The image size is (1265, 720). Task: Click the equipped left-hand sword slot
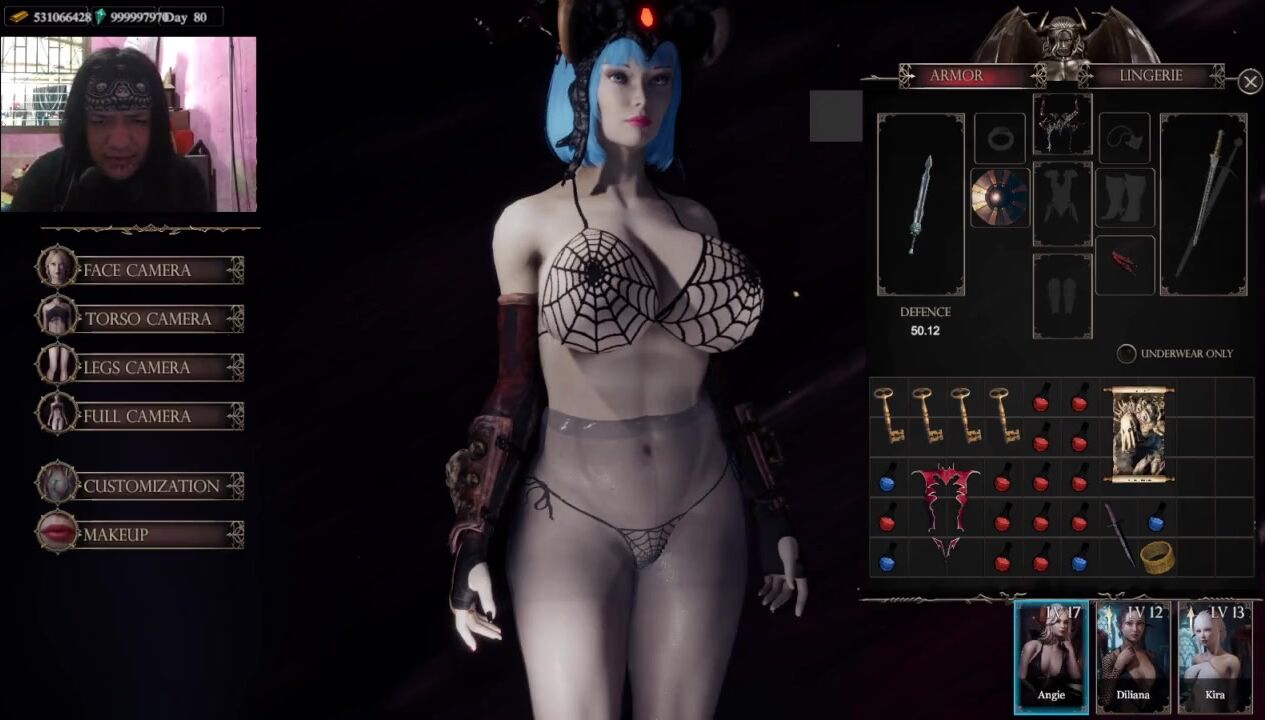(x=921, y=204)
